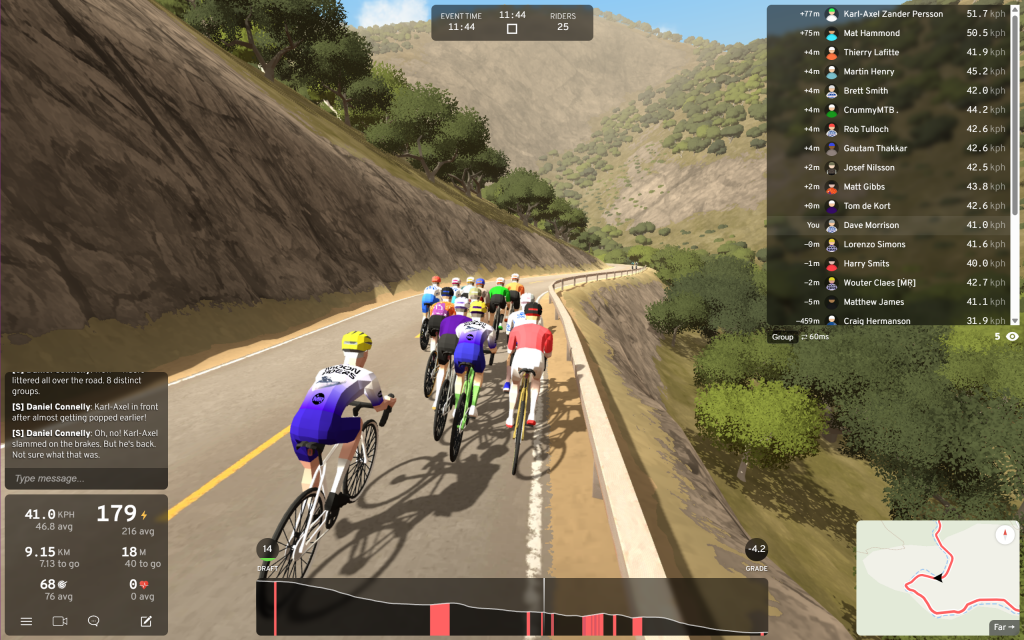This screenshot has height=640, width=1024.
Task: Click the edit pencil icon in stats panel
Action: (x=146, y=621)
